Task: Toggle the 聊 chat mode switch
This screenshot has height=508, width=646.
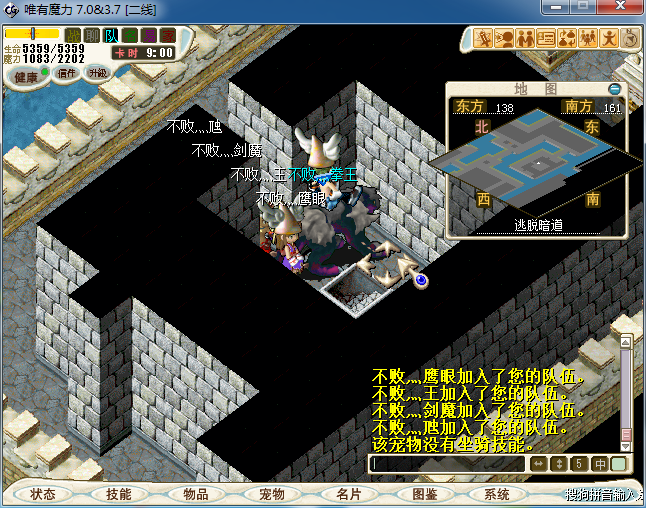Action: click(91, 36)
